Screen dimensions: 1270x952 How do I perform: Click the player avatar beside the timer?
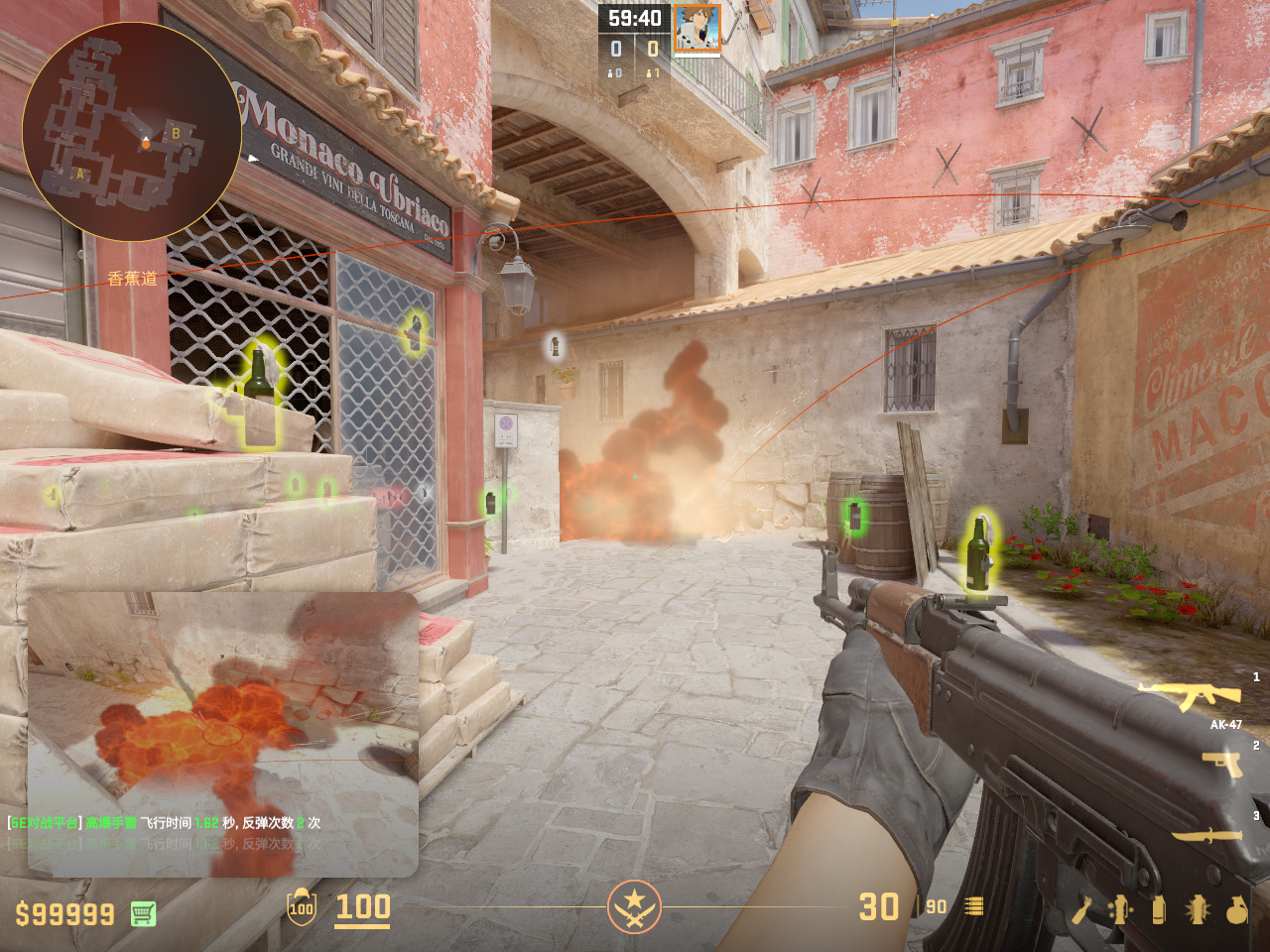697,29
